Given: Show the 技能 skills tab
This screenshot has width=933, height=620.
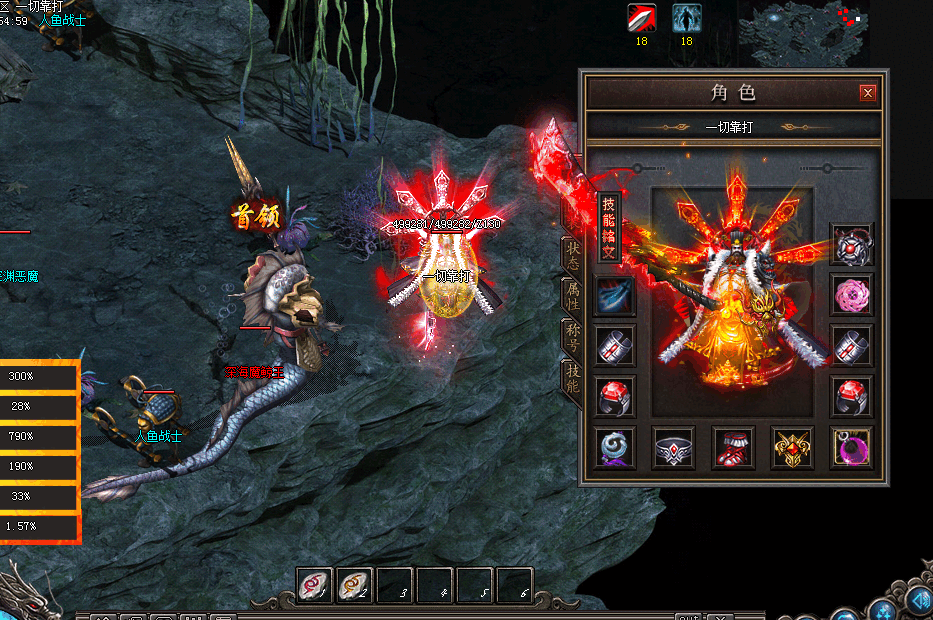Looking at the screenshot, I should tap(573, 378).
